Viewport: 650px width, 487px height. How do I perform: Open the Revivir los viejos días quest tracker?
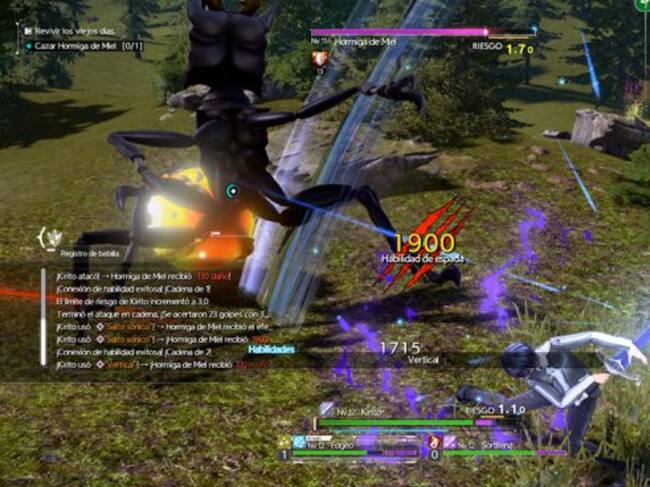pos(74,30)
